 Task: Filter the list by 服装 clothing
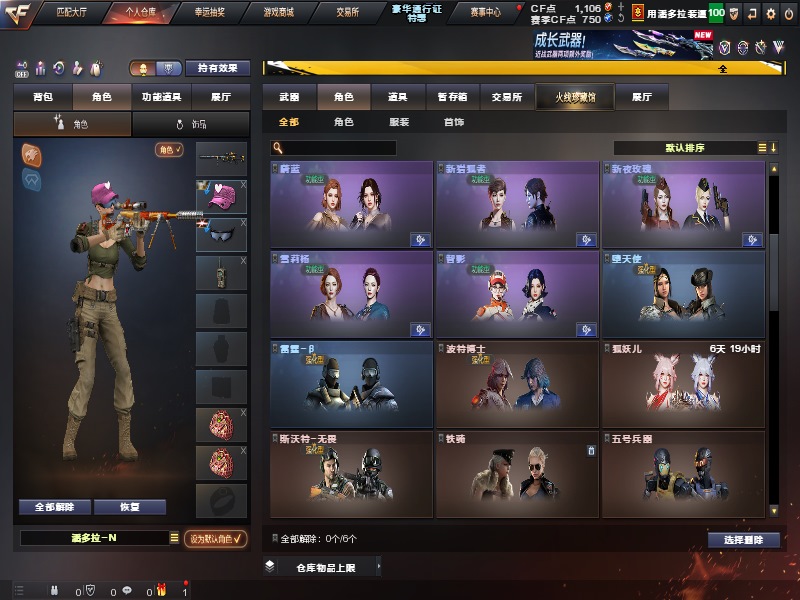coord(399,122)
